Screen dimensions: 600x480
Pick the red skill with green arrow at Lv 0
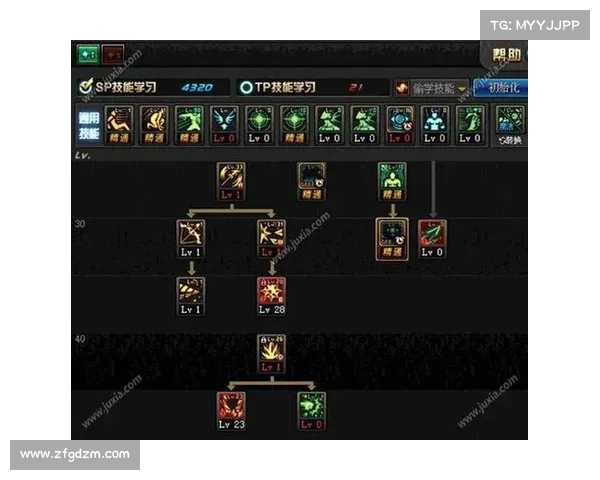click(432, 236)
